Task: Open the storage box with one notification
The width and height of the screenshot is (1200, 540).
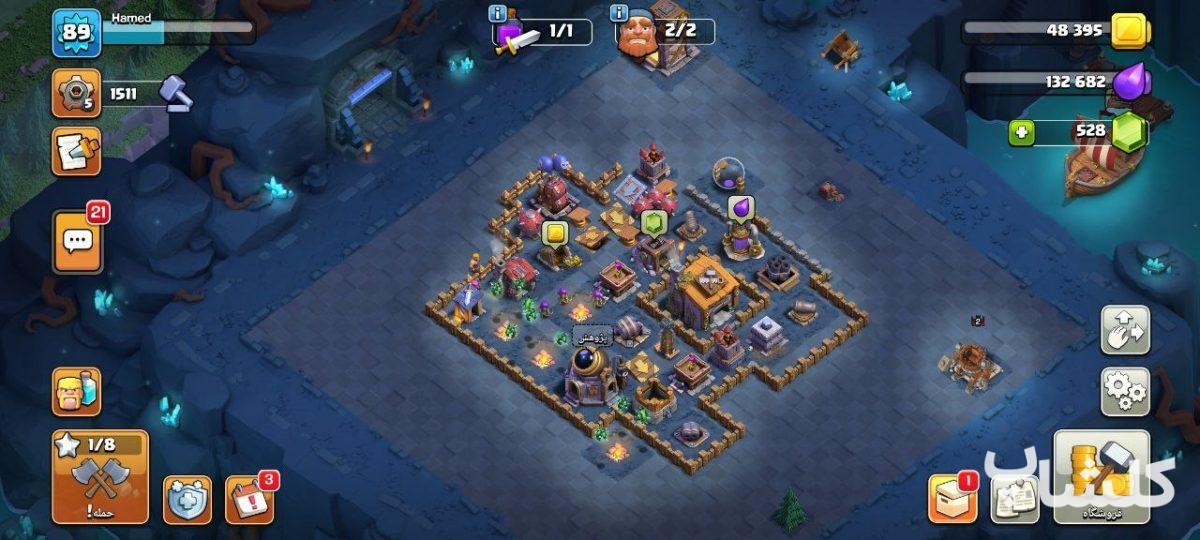Action: tap(951, 497)
